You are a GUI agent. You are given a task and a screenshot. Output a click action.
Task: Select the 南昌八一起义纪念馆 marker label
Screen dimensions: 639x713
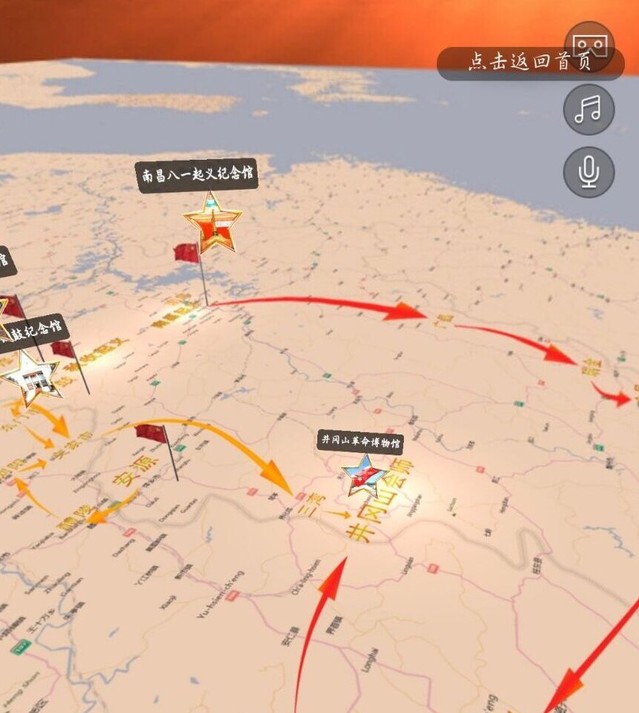coord(197,176)
